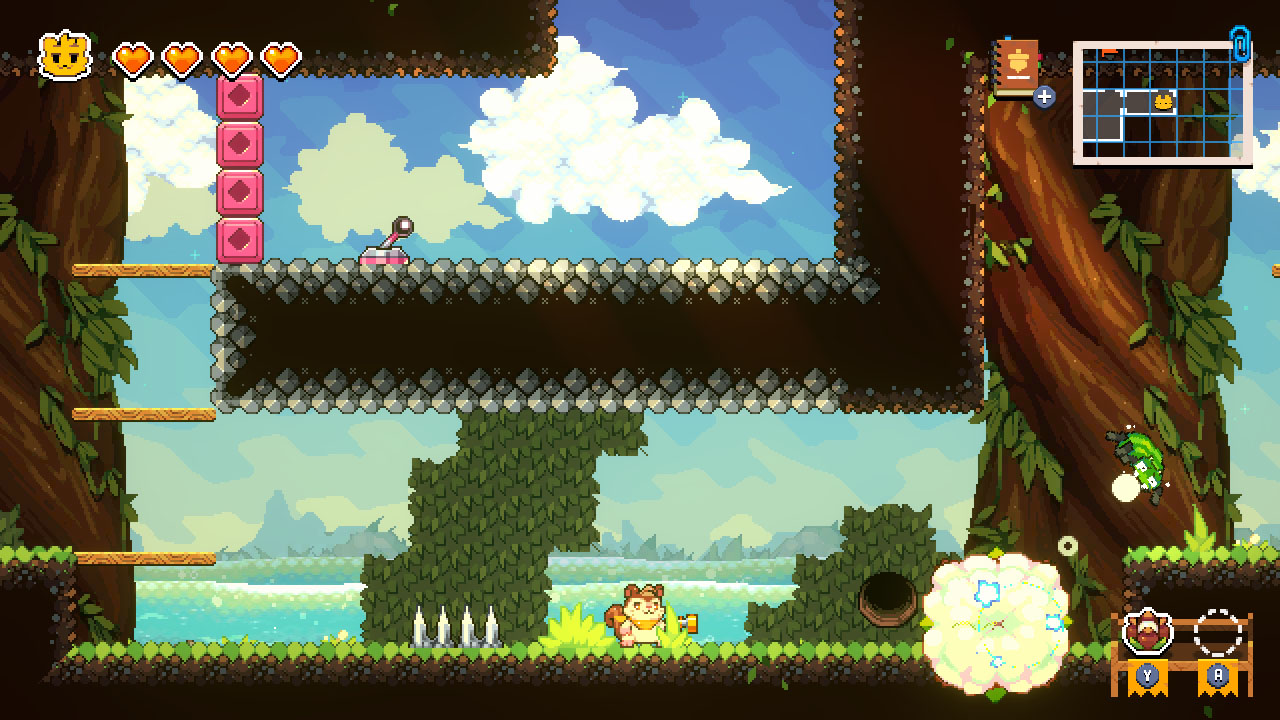Click the plus badge on the journal

(x=1044, y=96)
